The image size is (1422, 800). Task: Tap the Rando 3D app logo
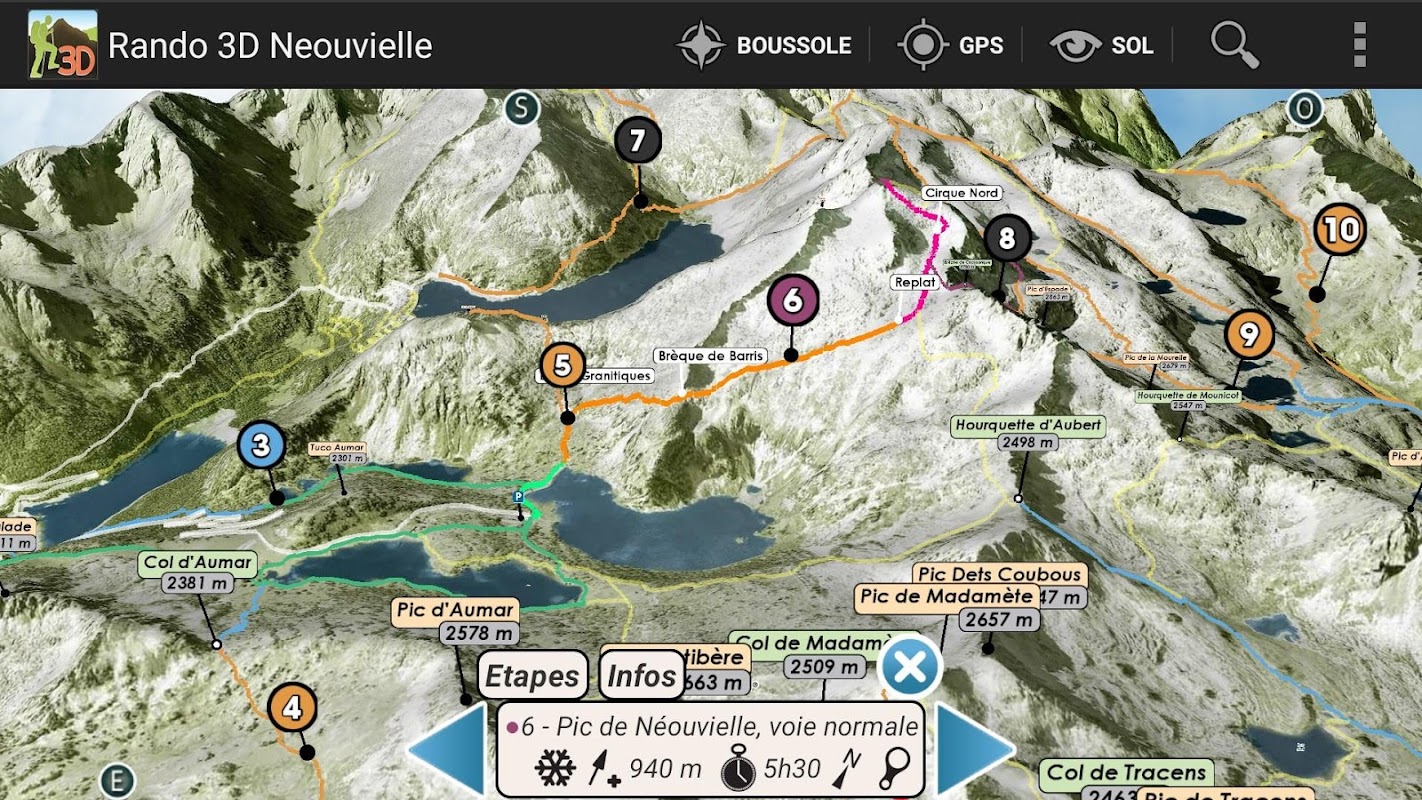(x=62, y=45)
